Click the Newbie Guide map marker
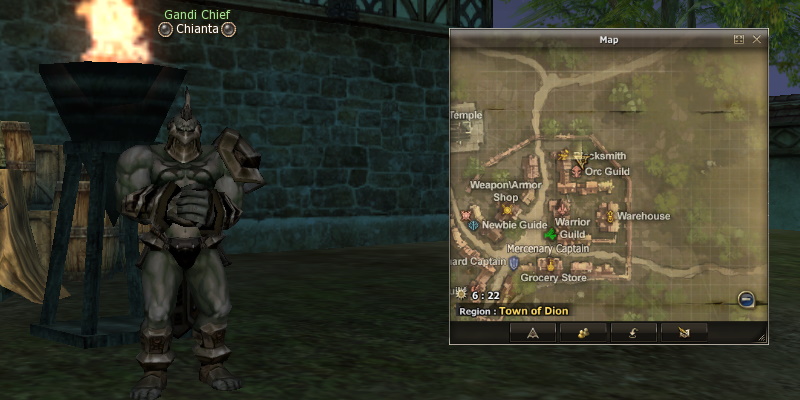This screenshot has width=800, height=400. (473, 226)
